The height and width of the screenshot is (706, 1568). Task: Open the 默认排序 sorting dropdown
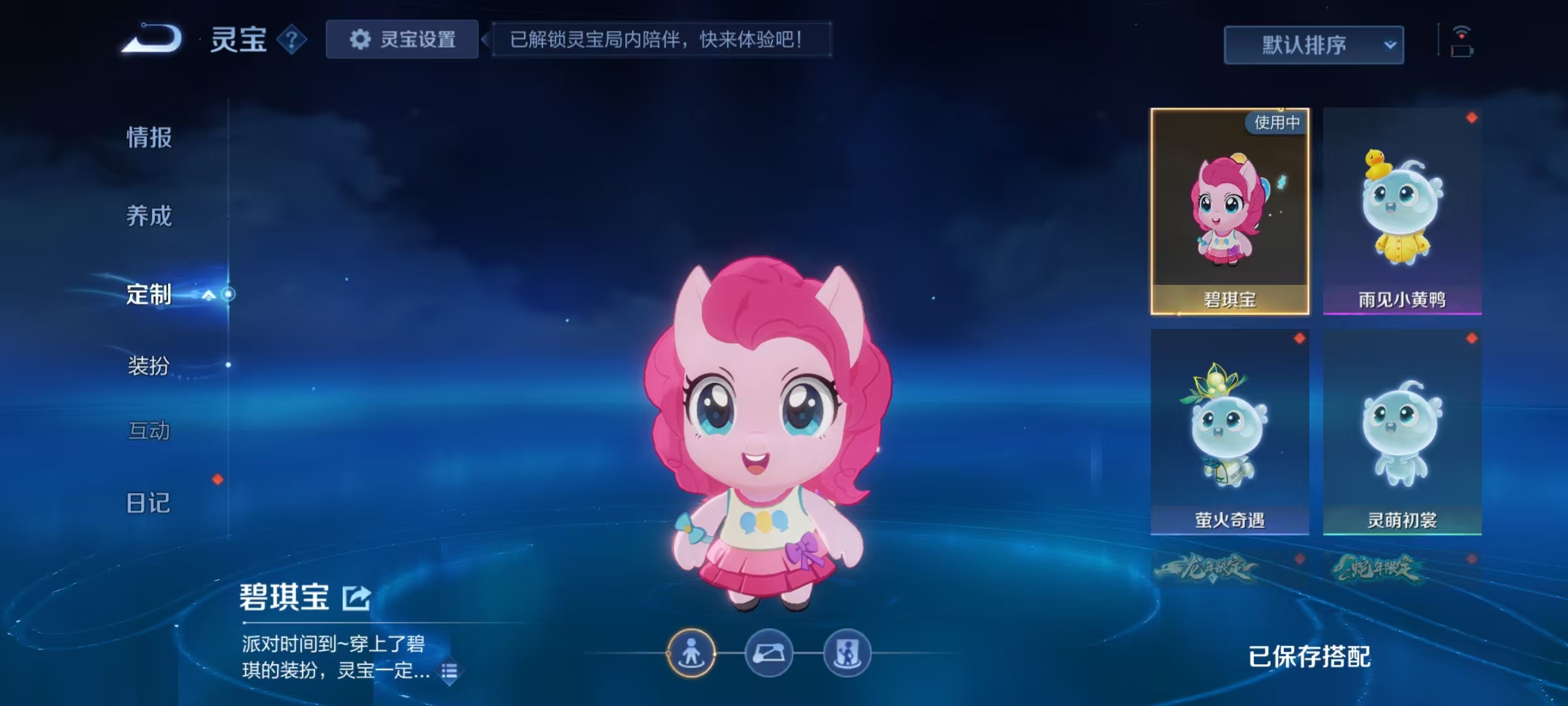(1313, 44)
